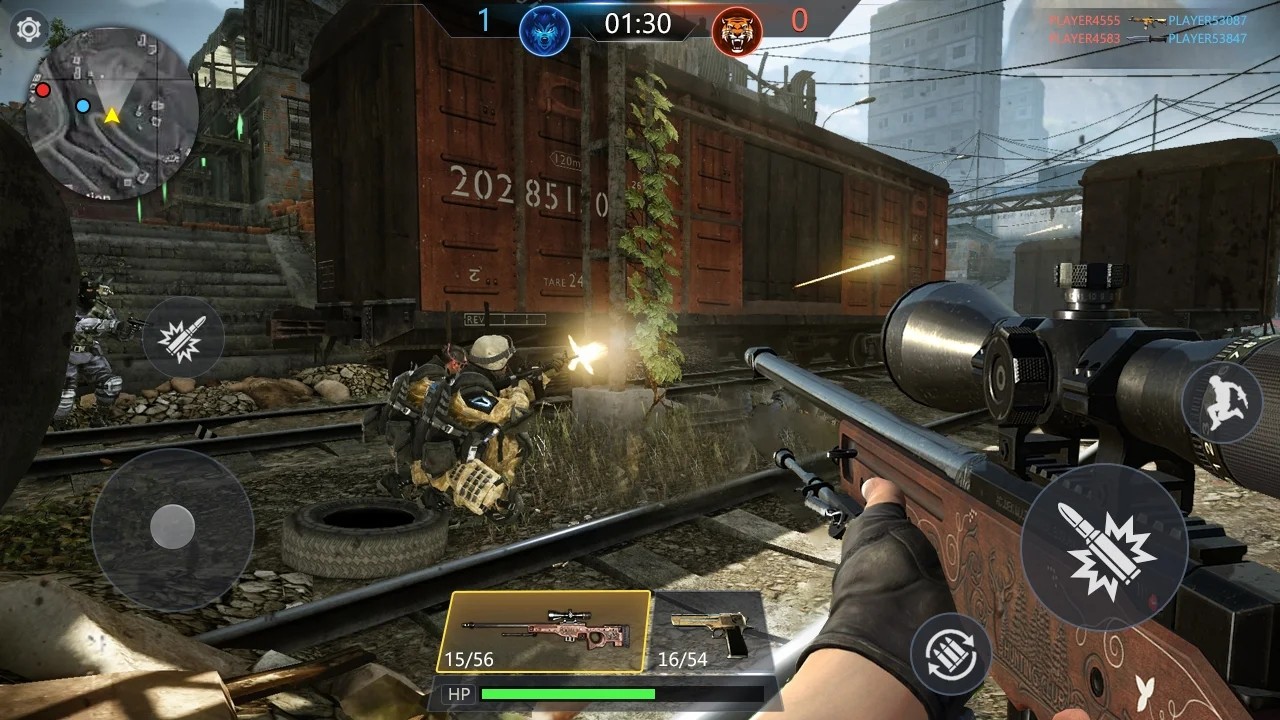
Task: Click the PLAYER53847 name
Action: pos(1209,38)
